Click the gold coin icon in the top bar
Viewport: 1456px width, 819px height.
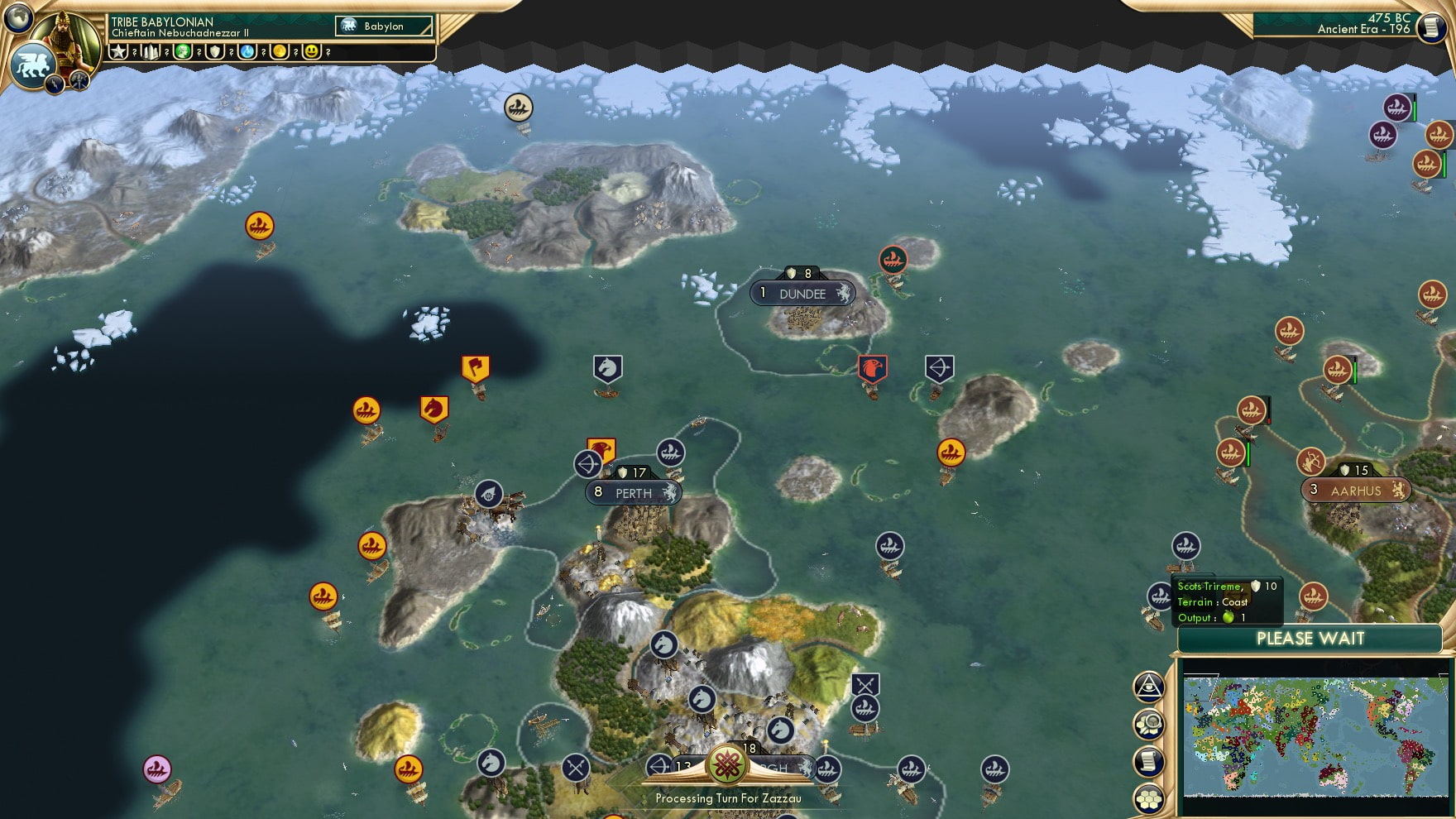[279, 51]
